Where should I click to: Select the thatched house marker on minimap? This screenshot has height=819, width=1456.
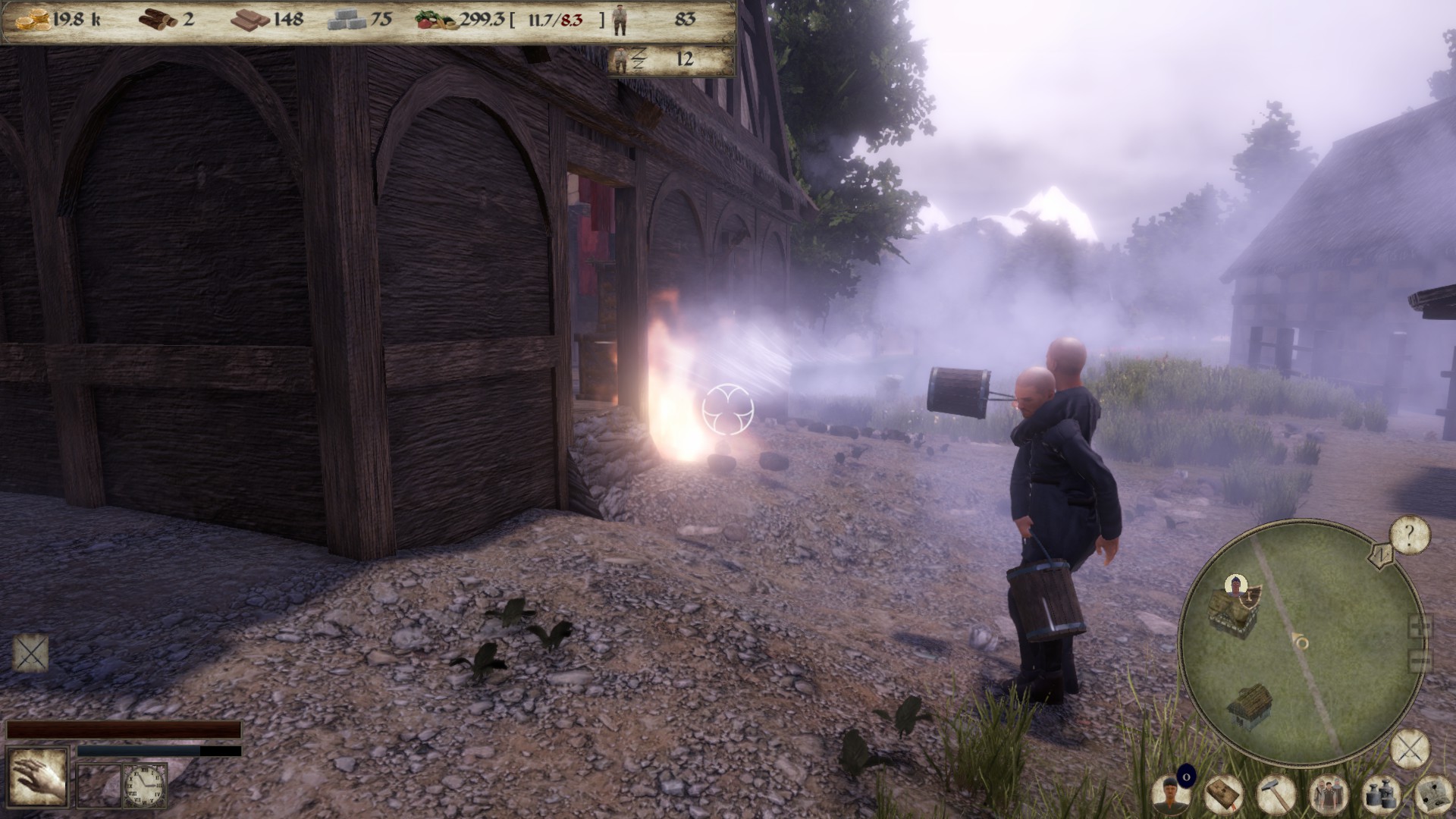[x=1250, y=705]
